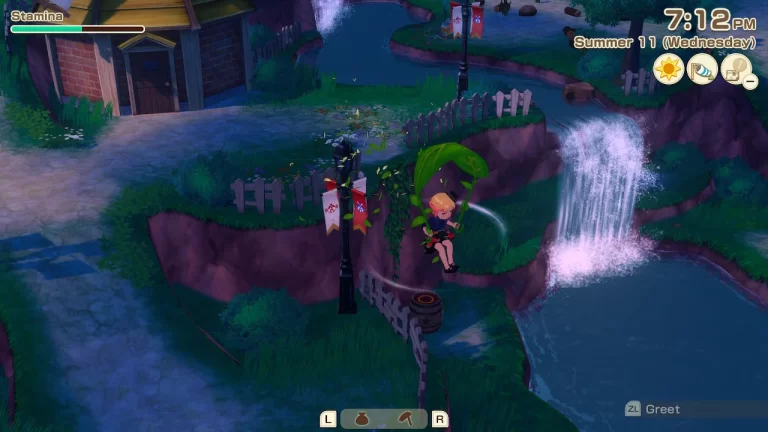This screenshot has width=768, height=432.
Task: Click the sunny weather icon
Action: pyautogui.click(x=668, y=68)
